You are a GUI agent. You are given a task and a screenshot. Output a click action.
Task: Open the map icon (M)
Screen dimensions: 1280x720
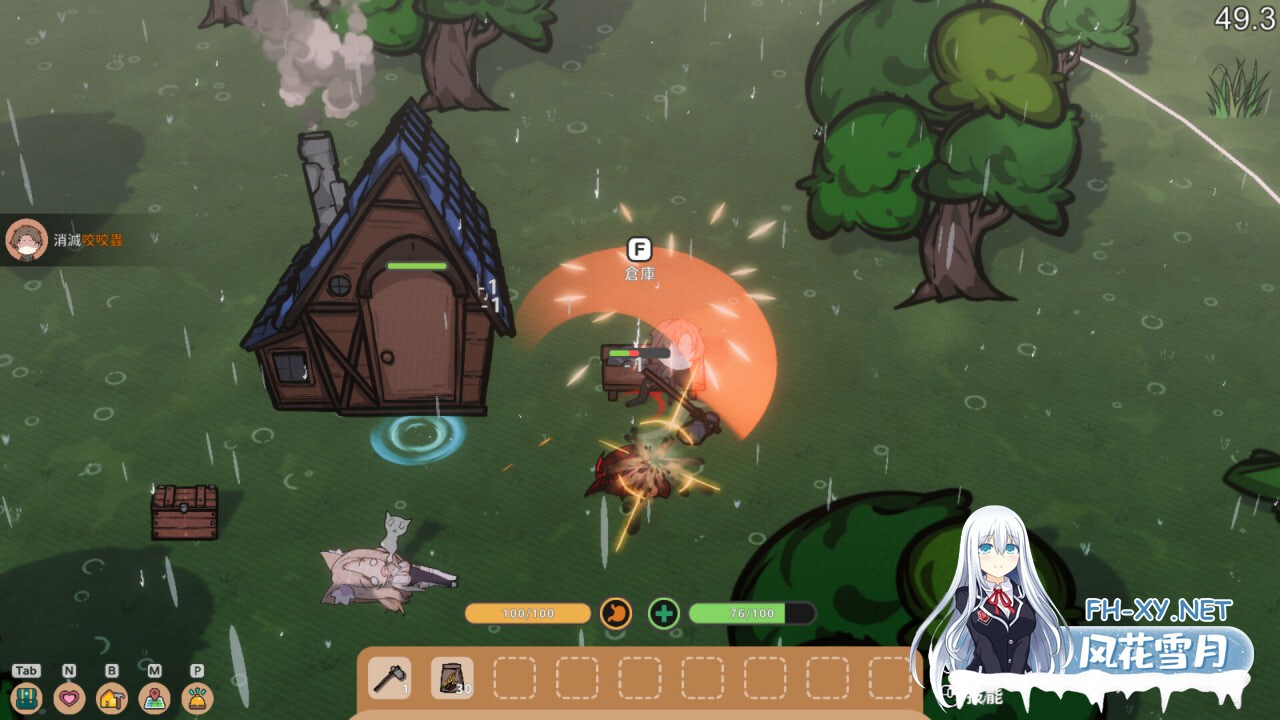[153, 698]
